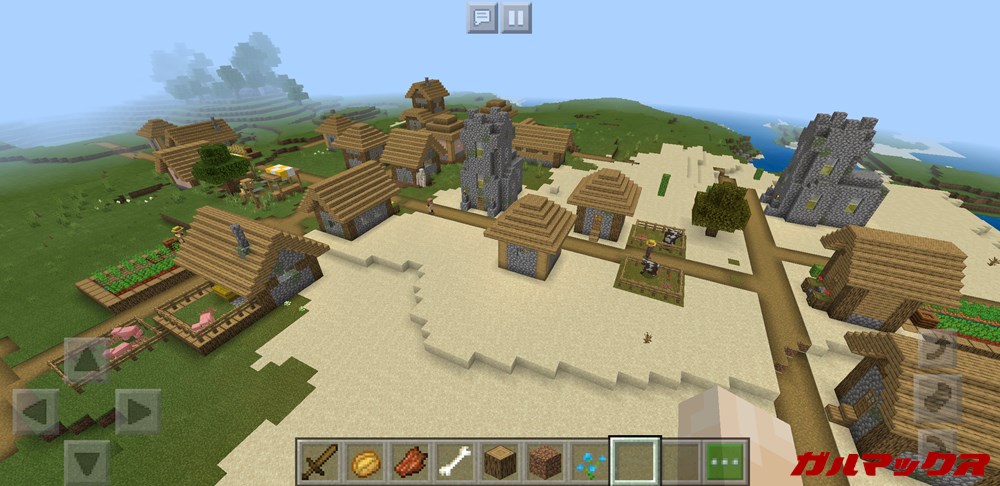Viewport: 1000px width, 486px height.
Task: Select the bone in the hotbar
Action: click(454, 461)
